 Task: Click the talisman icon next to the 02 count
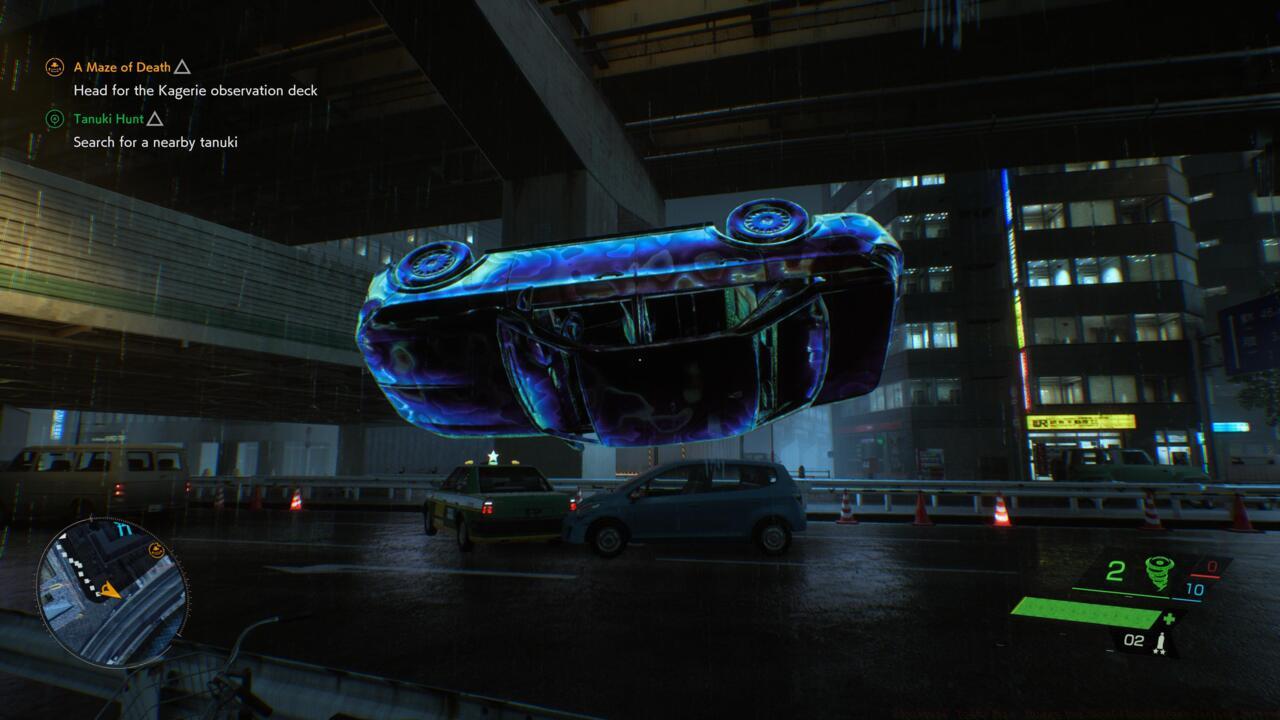(1160, 640)
